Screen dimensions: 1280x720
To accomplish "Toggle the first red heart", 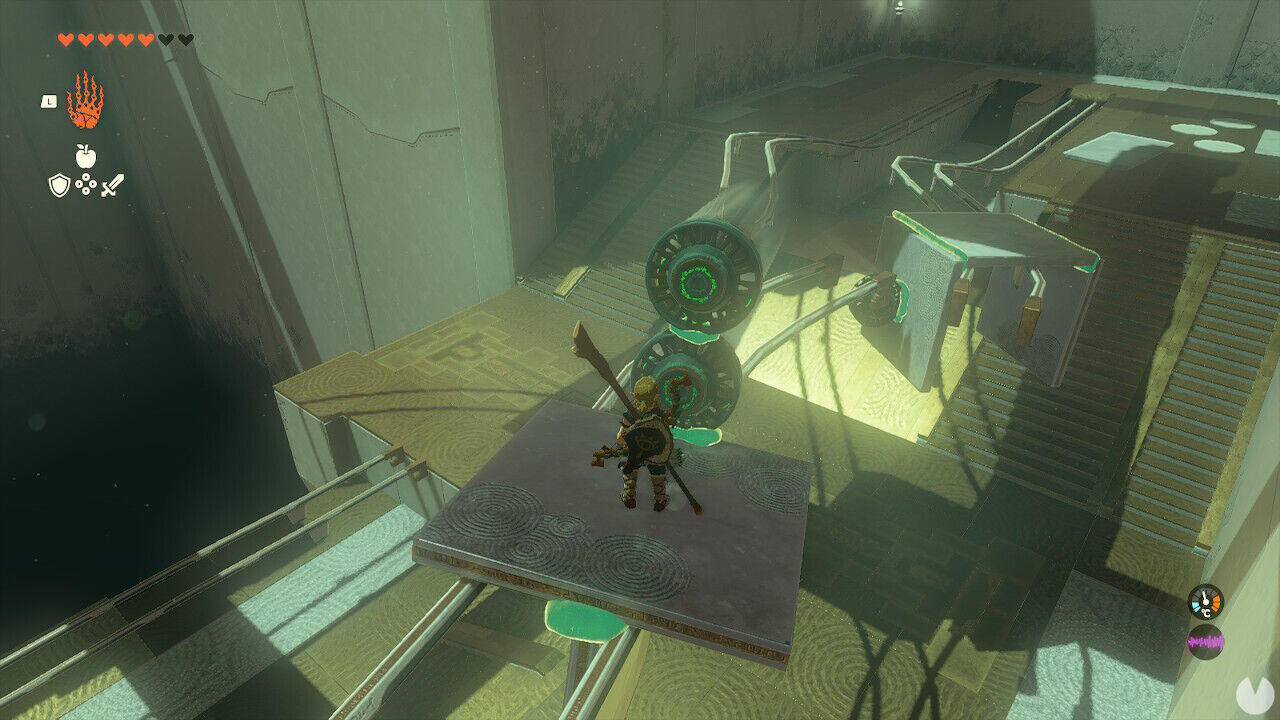I will pyautogui.click(x=65, y=38).
